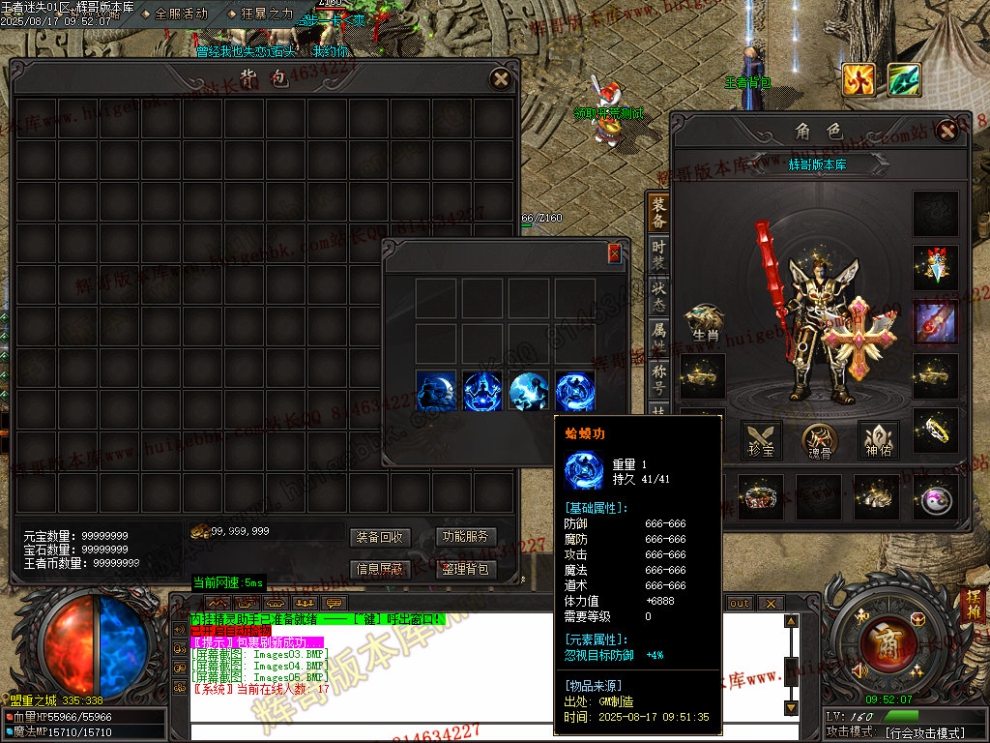Click the 装备回收 equipment recycle button
This screenshot has width=990, height=743.
(380, 537)
